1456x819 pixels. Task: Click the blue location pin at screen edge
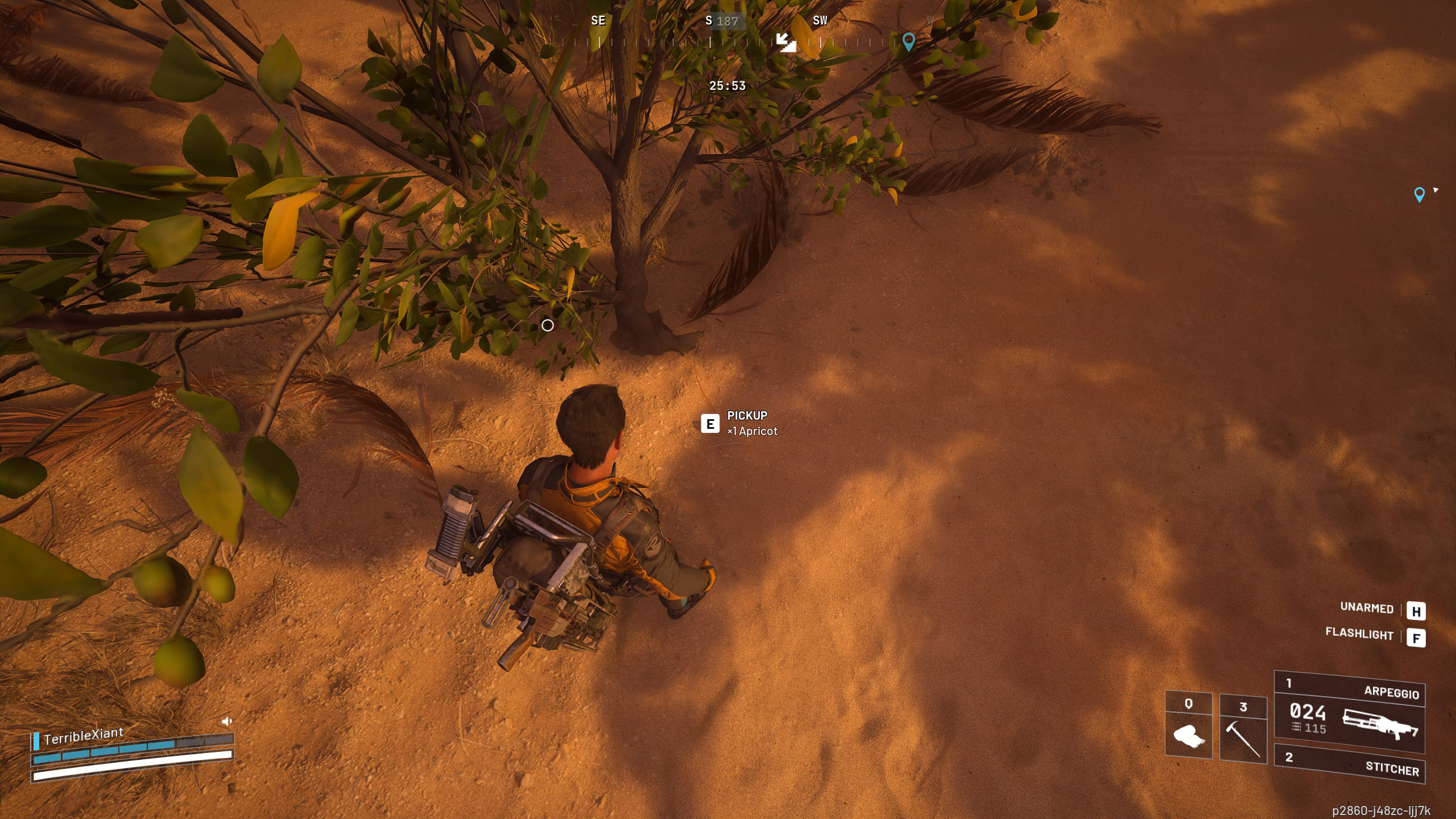click(x=1419, y=195)
